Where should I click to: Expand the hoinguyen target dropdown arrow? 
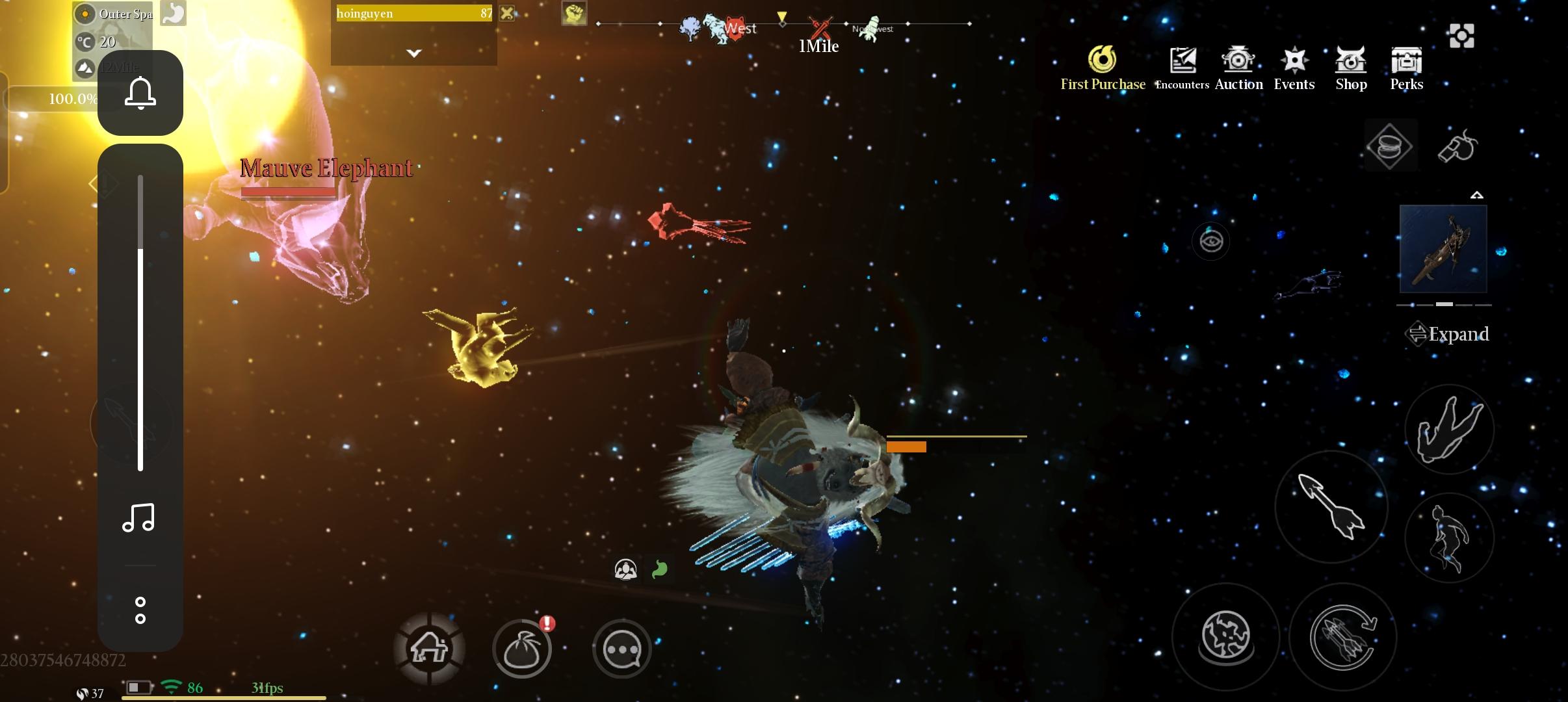pyautogui.click(x=414, y=53)
